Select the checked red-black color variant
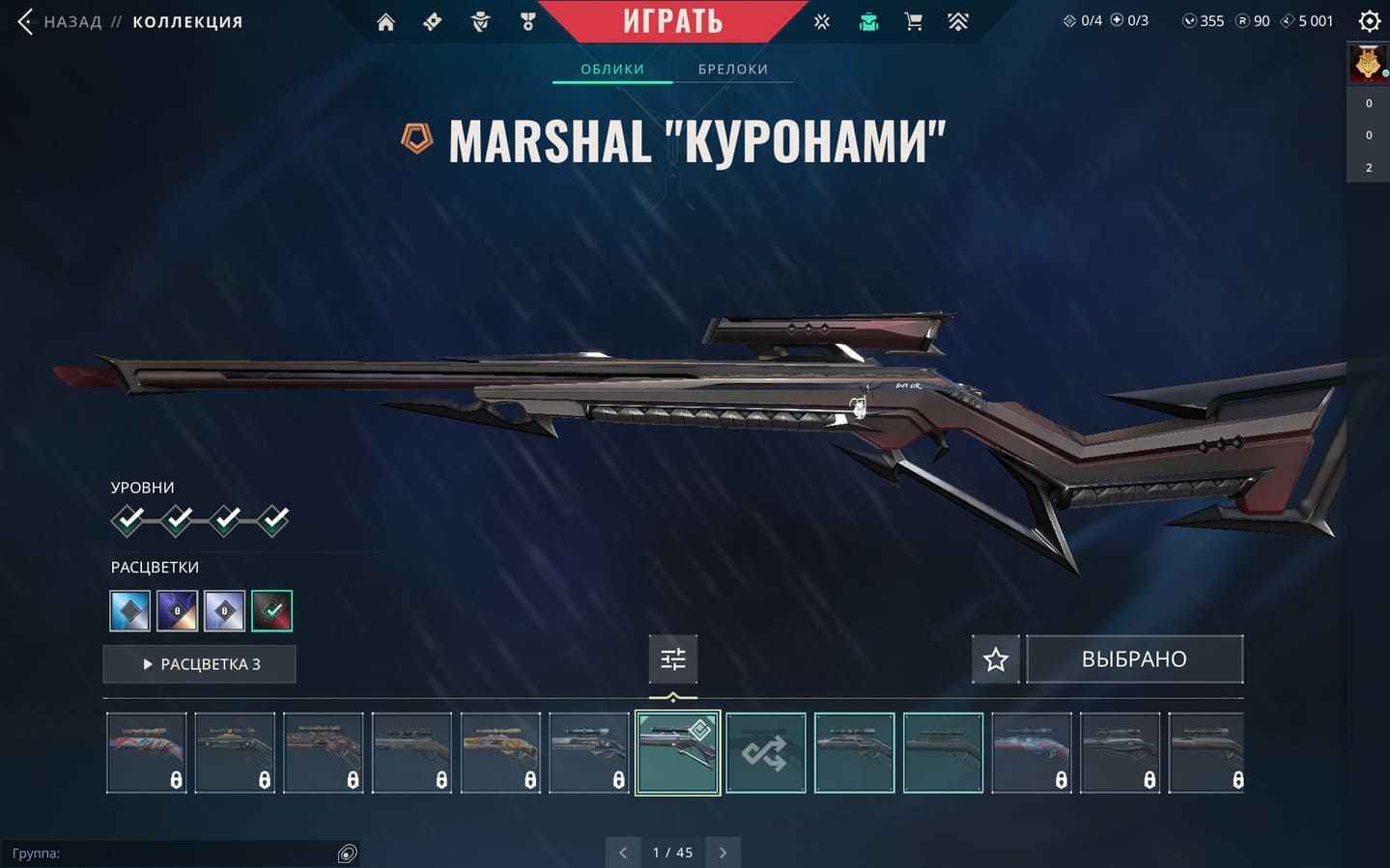Image resolution: width=1390 pixels, height=868 pixels. pyautogui.click(x=271, y=610)
